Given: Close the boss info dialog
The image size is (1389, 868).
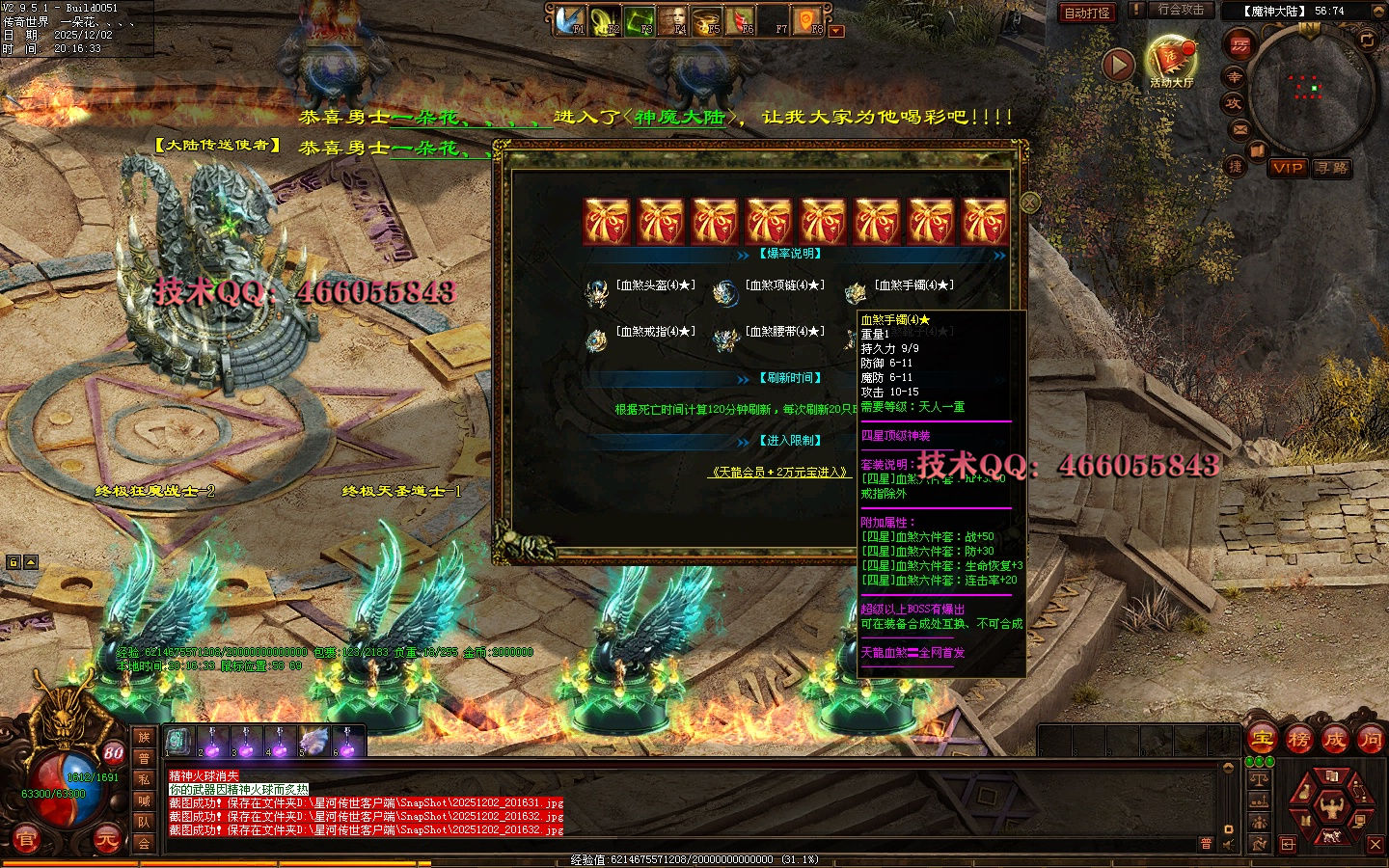Looking at the screenshot, I should (1030, 203).
